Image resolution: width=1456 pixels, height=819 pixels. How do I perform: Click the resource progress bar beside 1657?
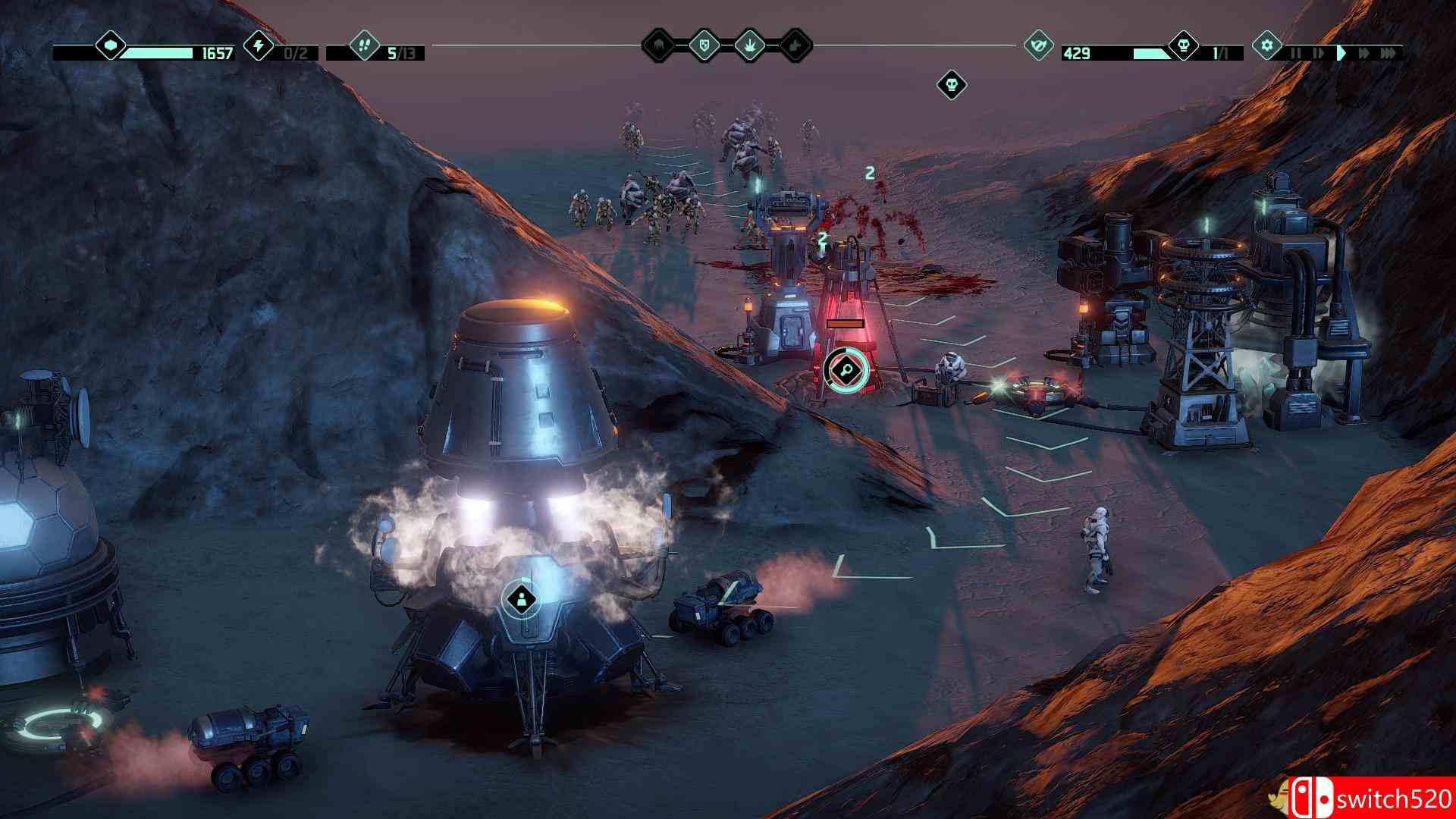point(159,53)
